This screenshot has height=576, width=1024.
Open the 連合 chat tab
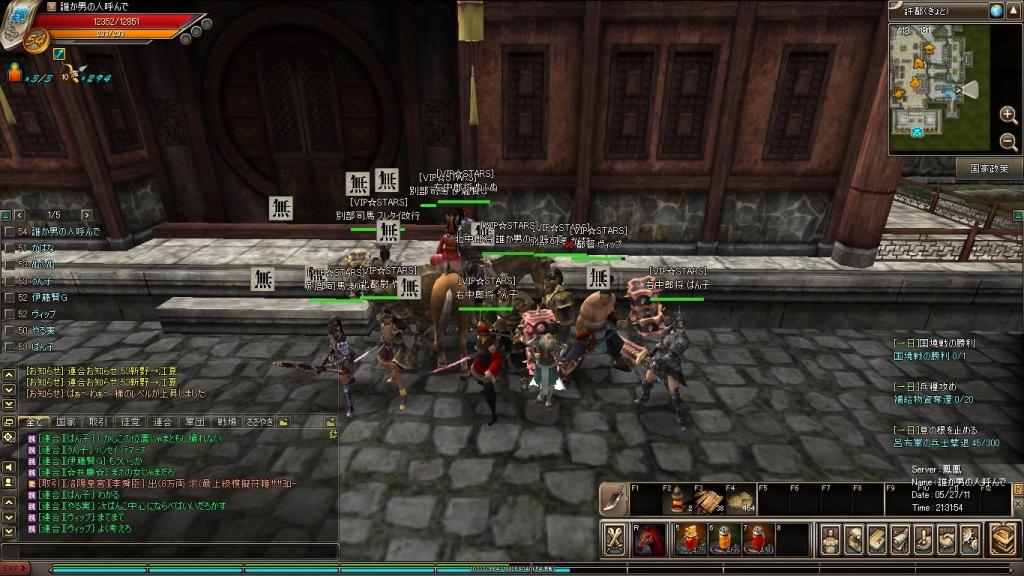pos(163,422)
